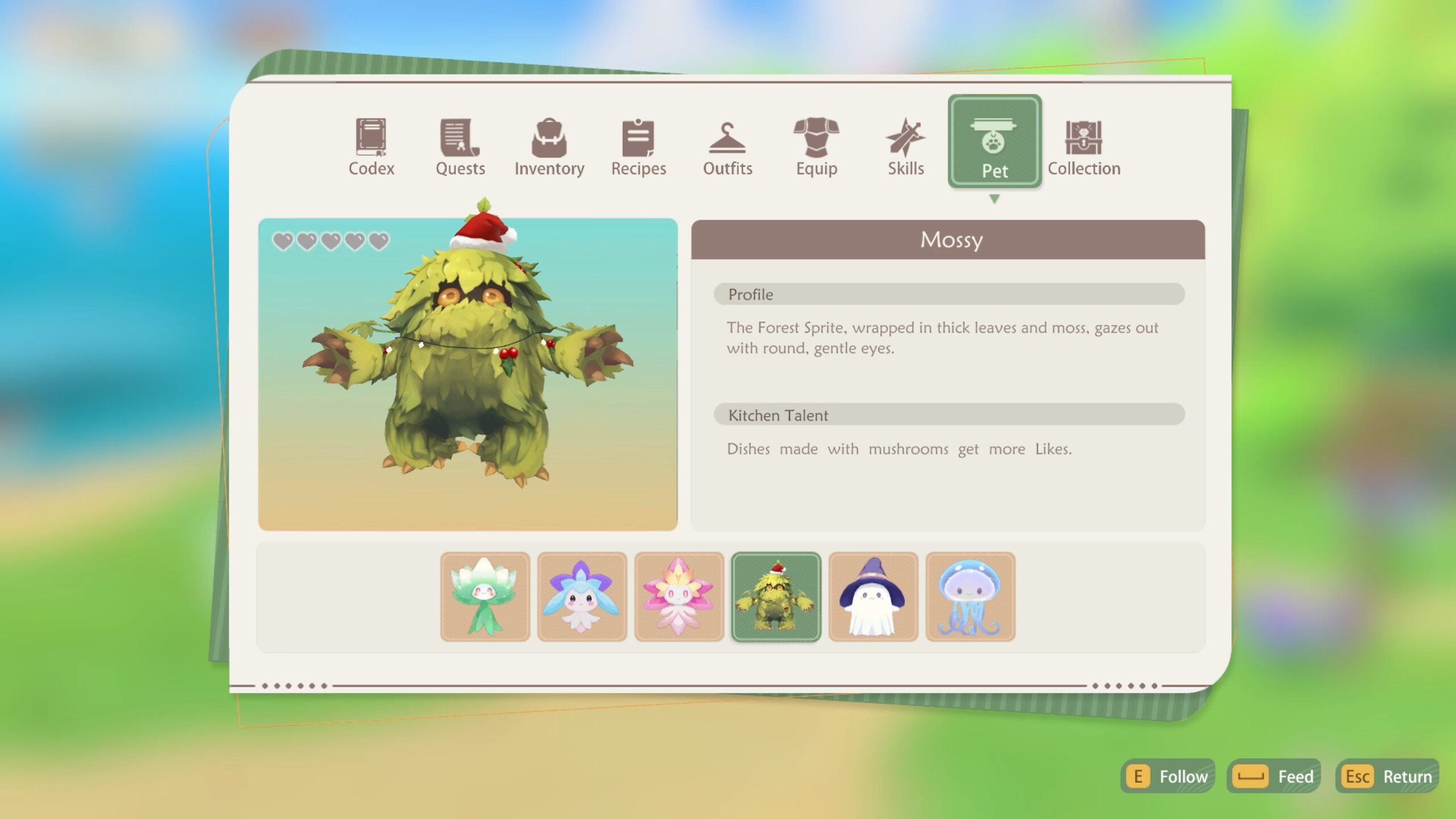Click Return to exit the menu
This screenshot has width=1456, height=819.
(x=1388, y=776)
